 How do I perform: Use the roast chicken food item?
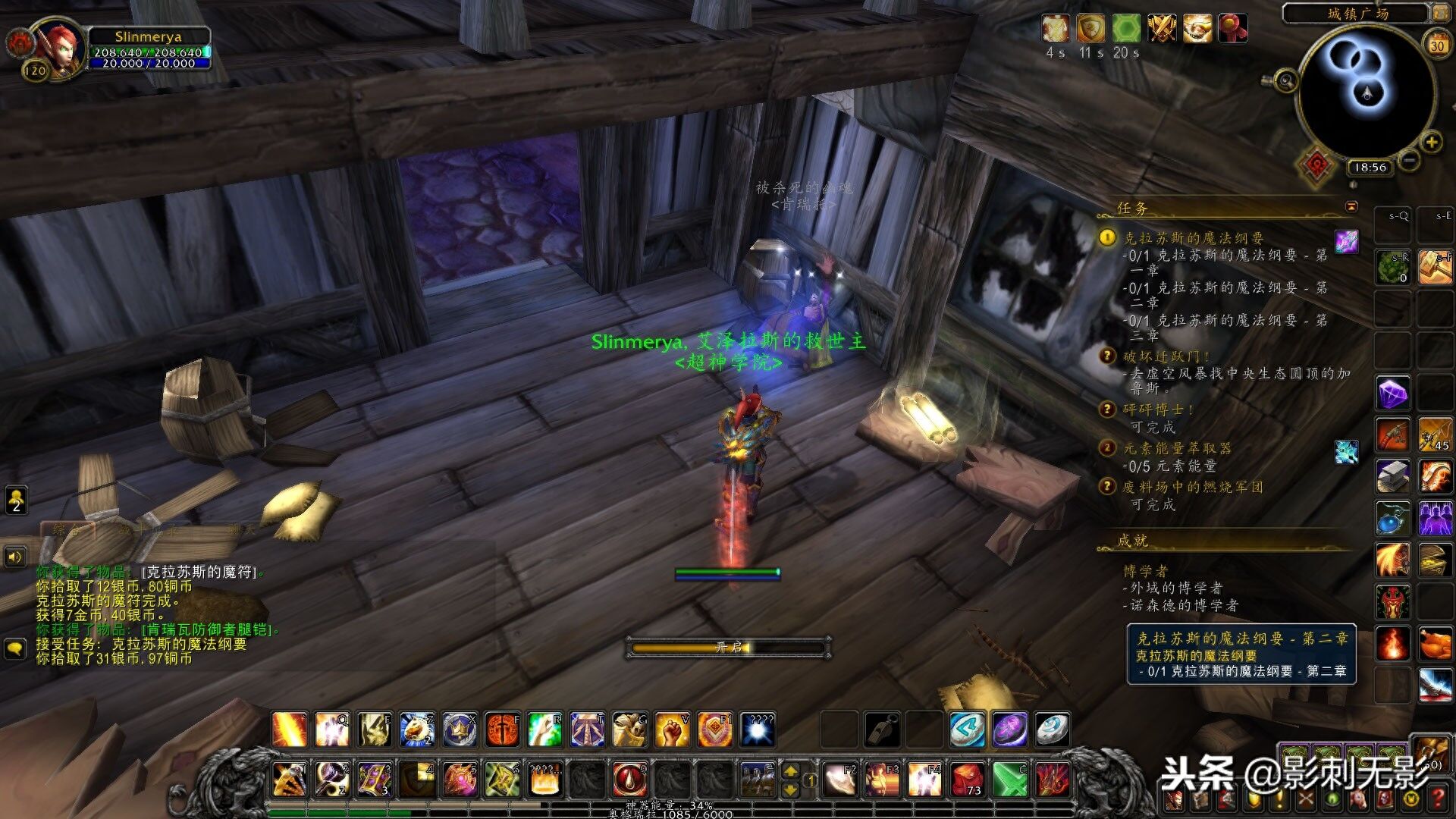pyautogui.click(x=1435, y=644)
